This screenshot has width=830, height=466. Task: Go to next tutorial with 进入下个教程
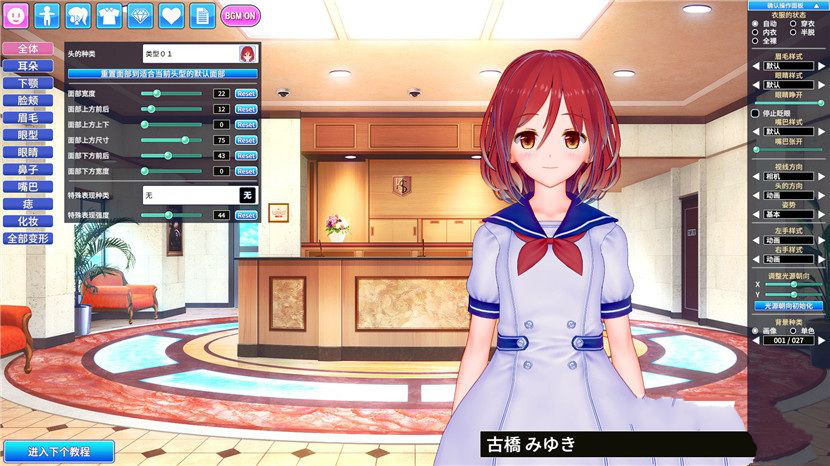(x=58, y=451)
